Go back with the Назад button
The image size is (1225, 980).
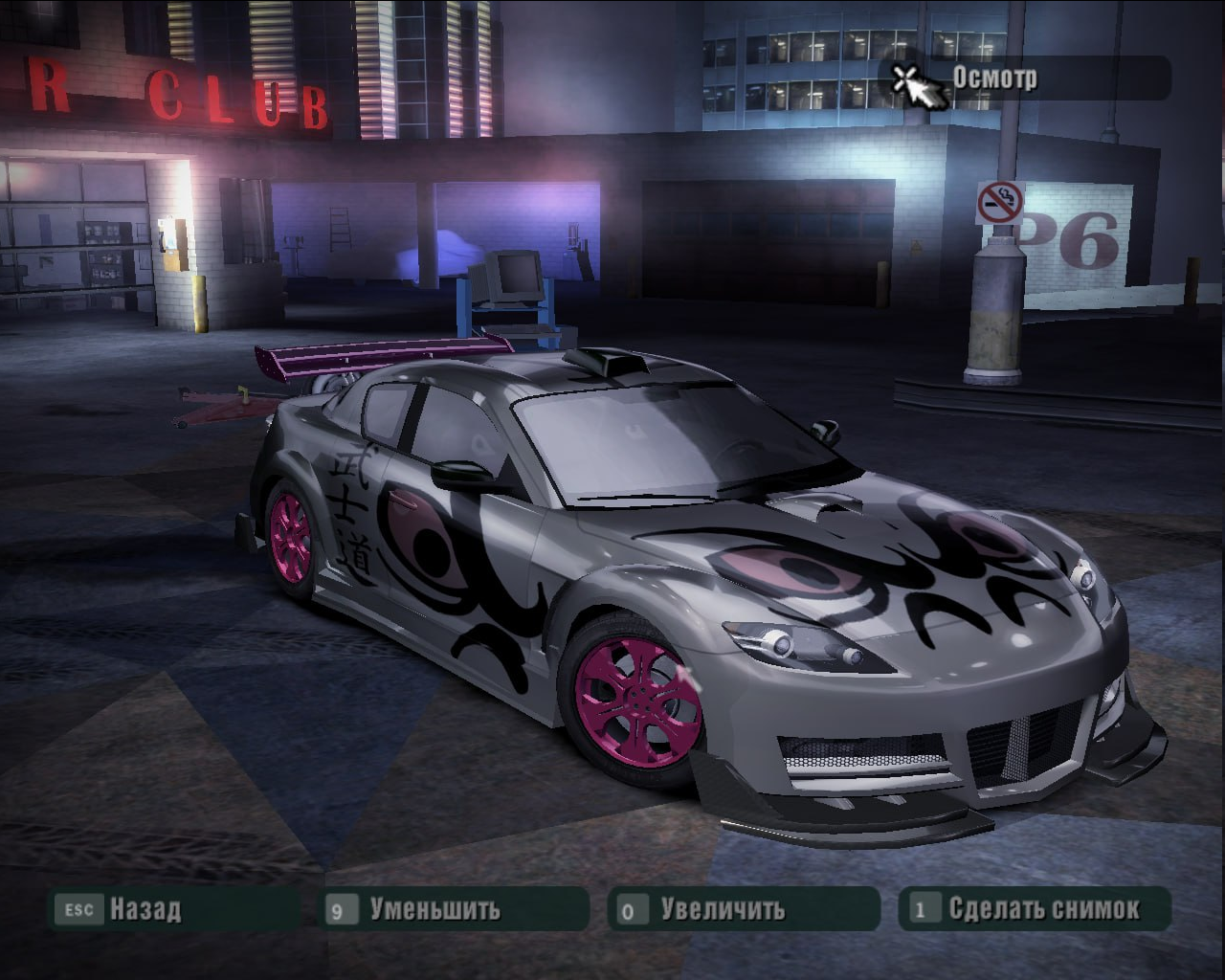click(144, 908)
